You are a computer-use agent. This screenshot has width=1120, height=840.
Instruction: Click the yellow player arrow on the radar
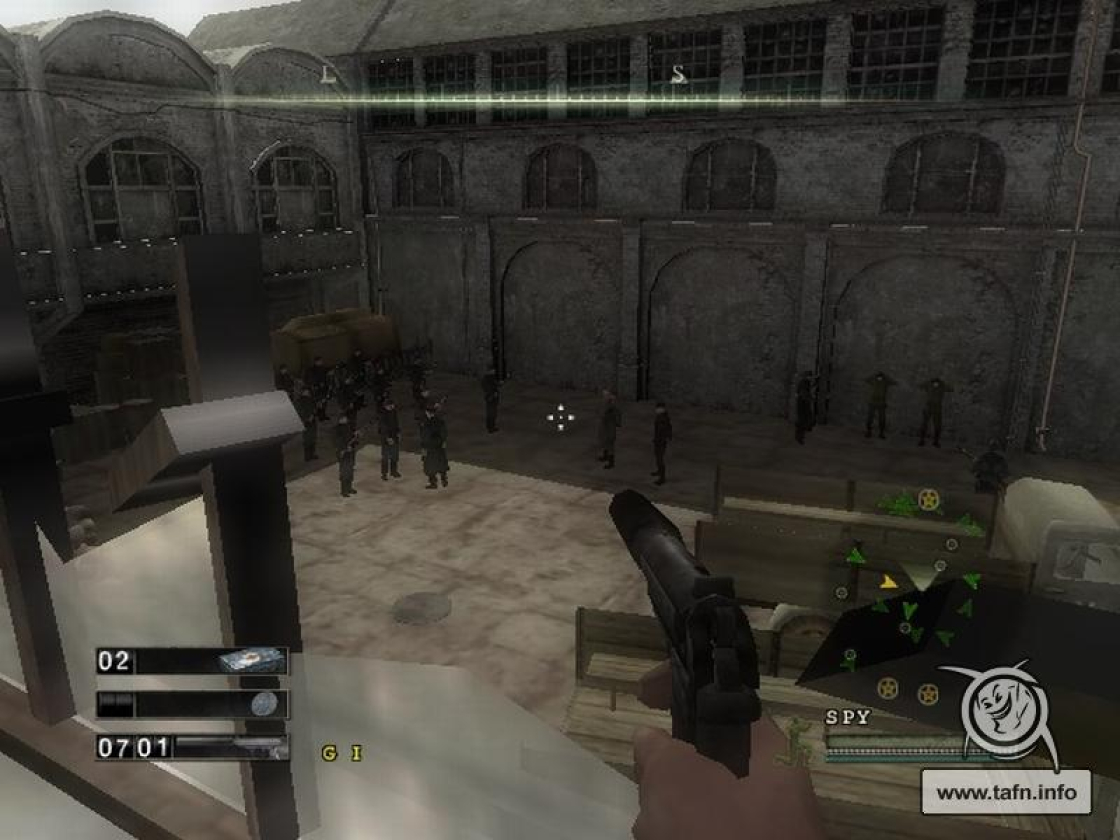887,580
